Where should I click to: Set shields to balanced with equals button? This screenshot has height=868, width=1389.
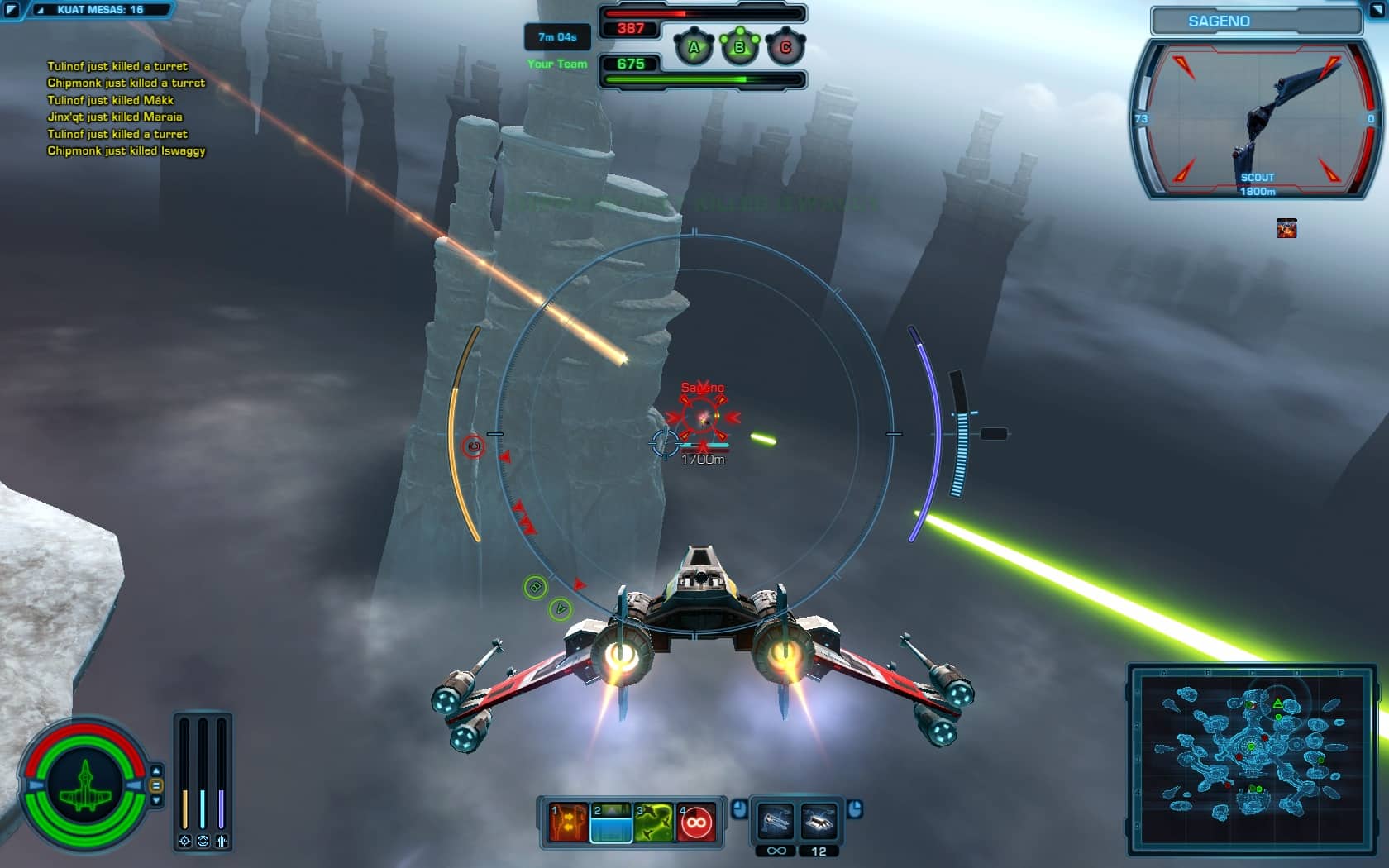pyautogui.click(x=156, y=785)
